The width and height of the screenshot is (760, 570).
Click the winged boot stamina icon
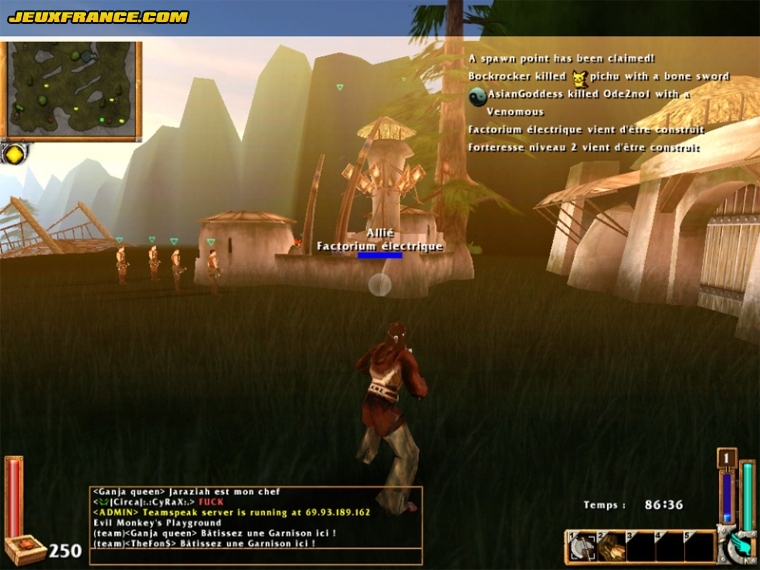pyautogui.click(x=738, y=546)
